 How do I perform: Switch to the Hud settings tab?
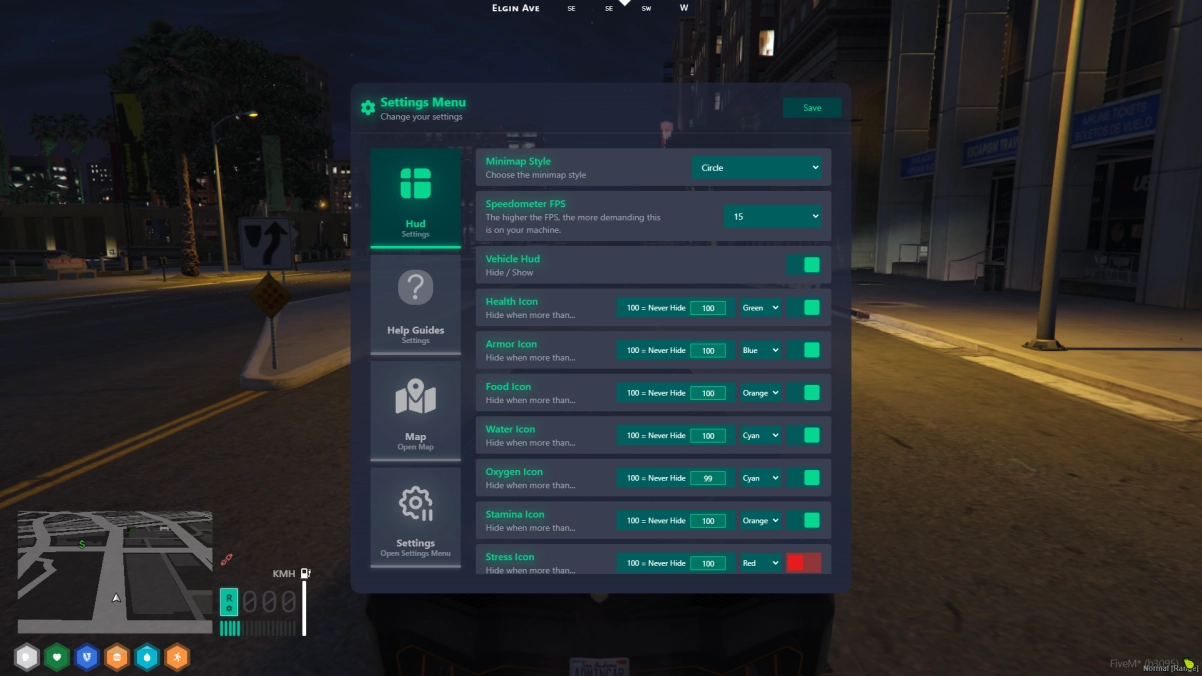415,198
